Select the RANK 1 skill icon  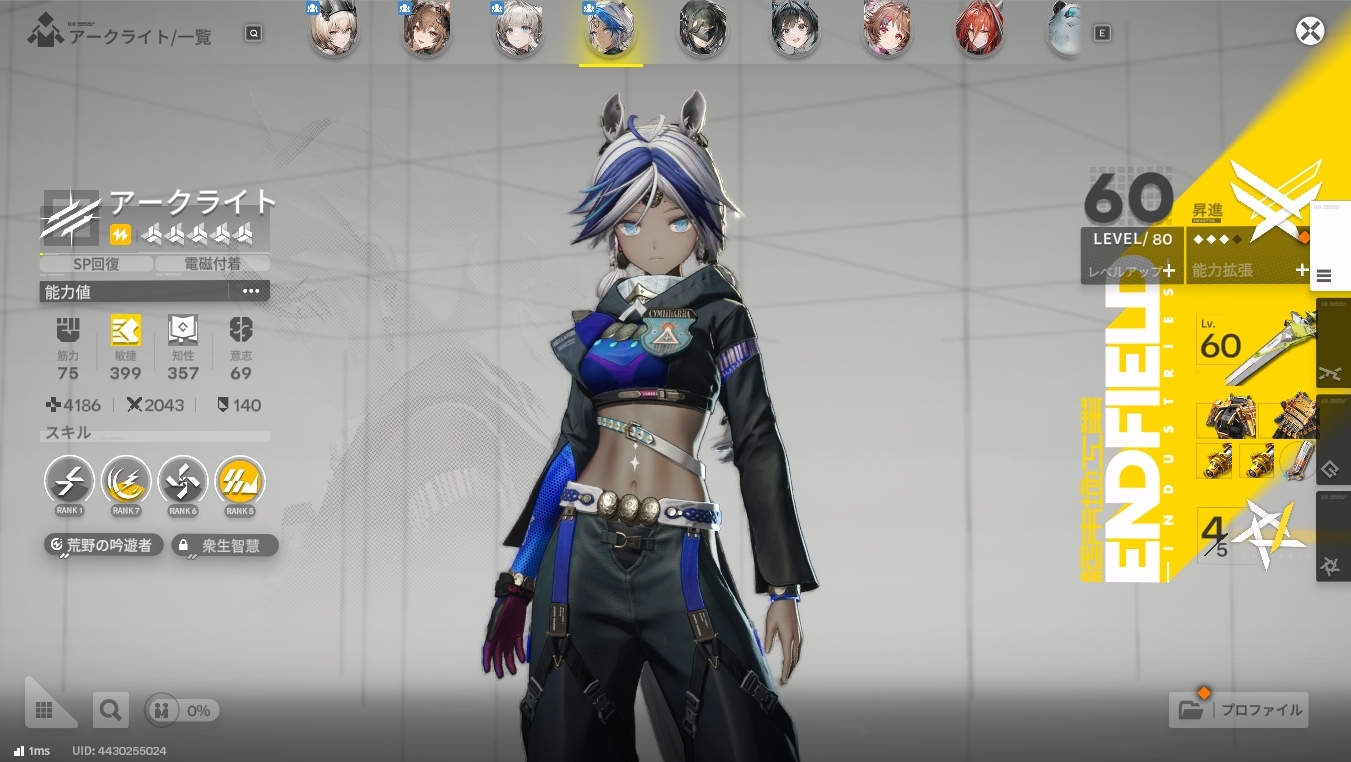pyautogui.click(x=70, y=481)
